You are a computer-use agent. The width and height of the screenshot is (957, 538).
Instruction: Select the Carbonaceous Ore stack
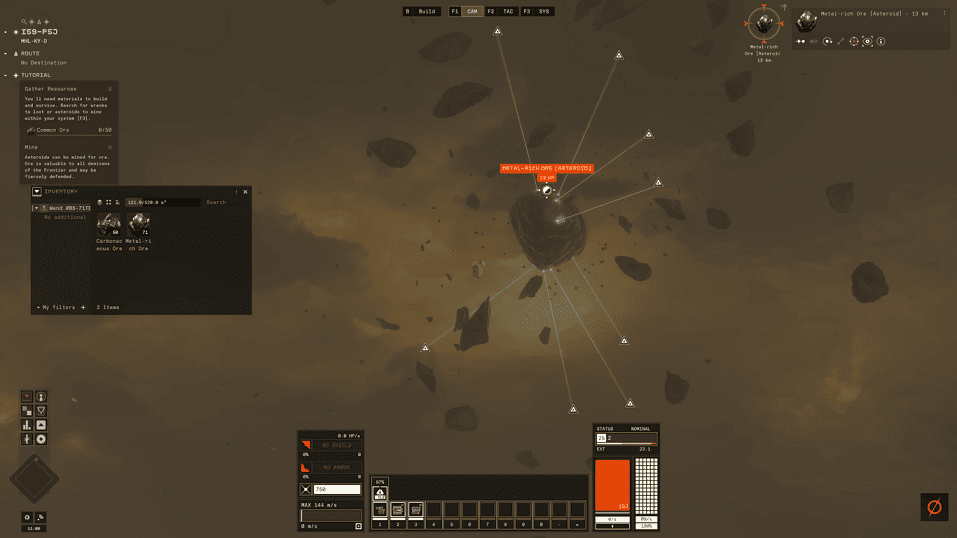tap(108, 226)
